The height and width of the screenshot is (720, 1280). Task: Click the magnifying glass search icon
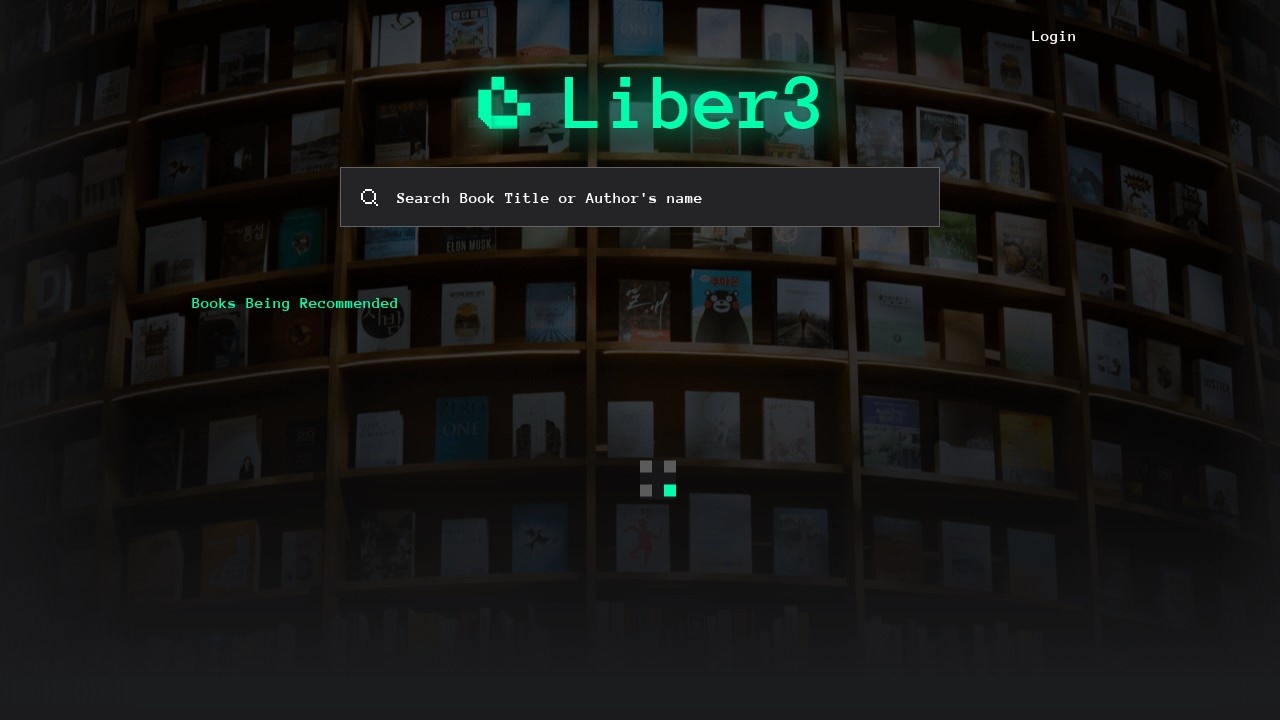pyautogui.click(x=369, y=197)
